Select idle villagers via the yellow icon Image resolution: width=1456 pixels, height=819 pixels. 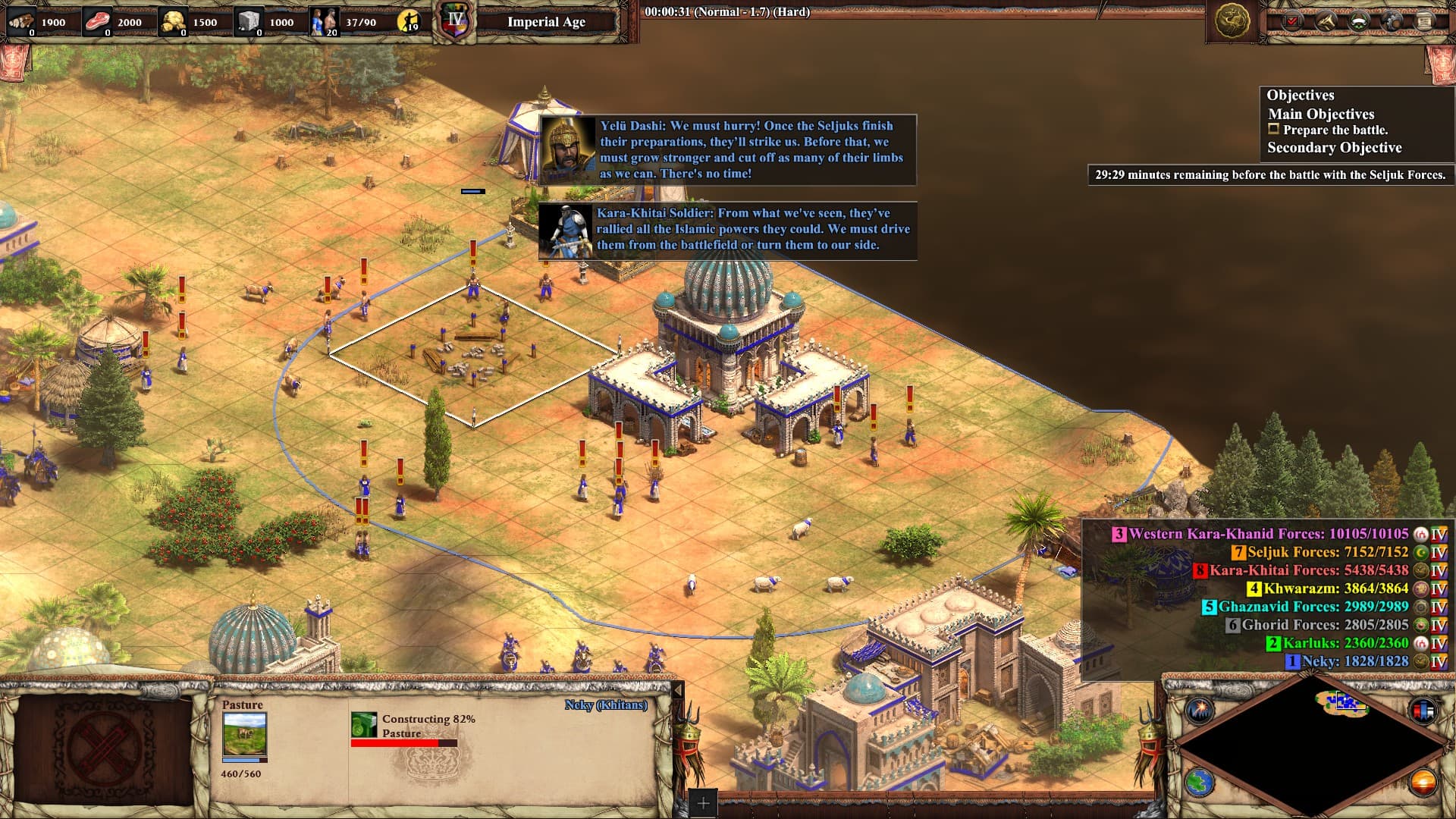coord(409,21)
